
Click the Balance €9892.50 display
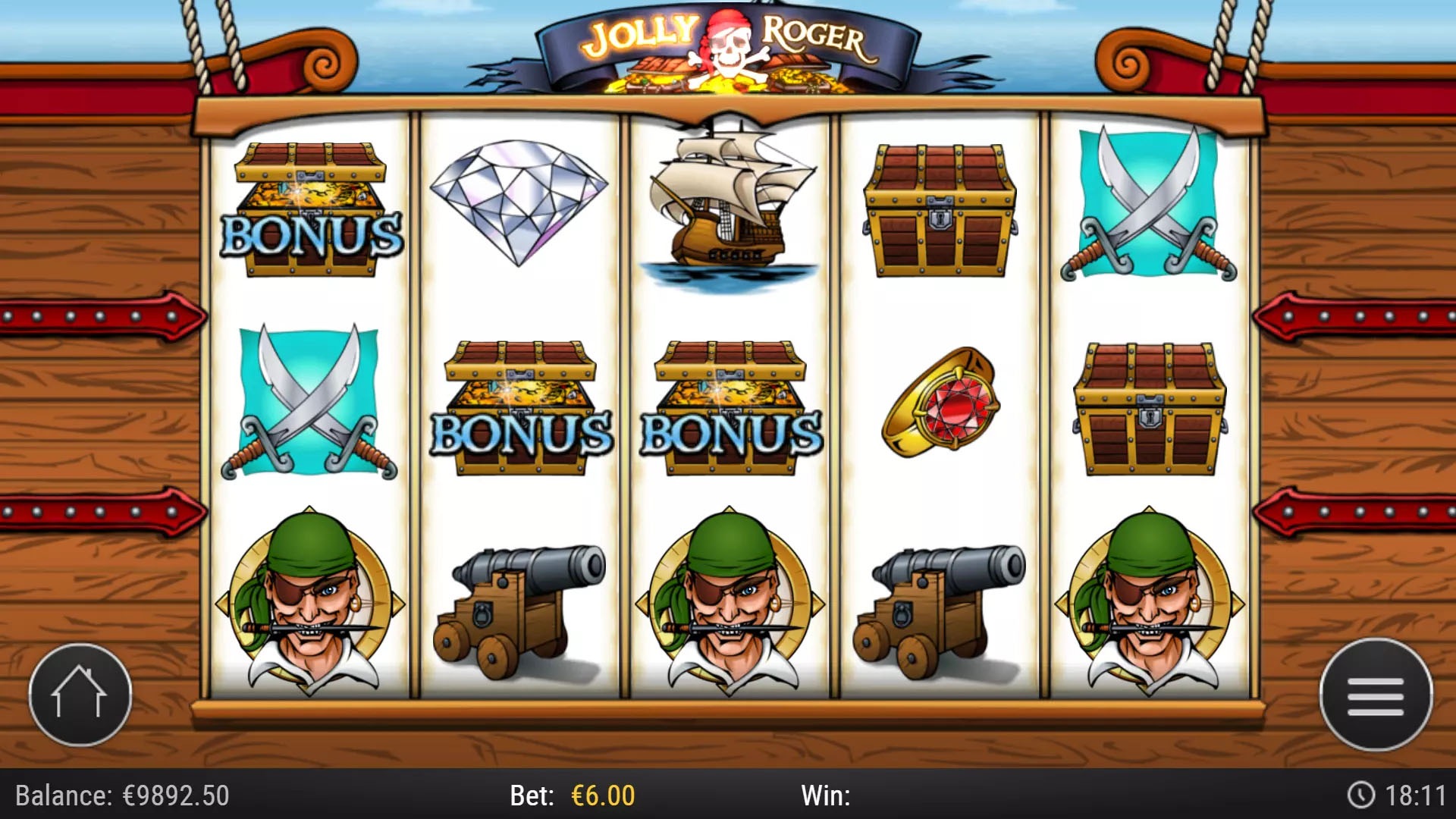point(121,796)
